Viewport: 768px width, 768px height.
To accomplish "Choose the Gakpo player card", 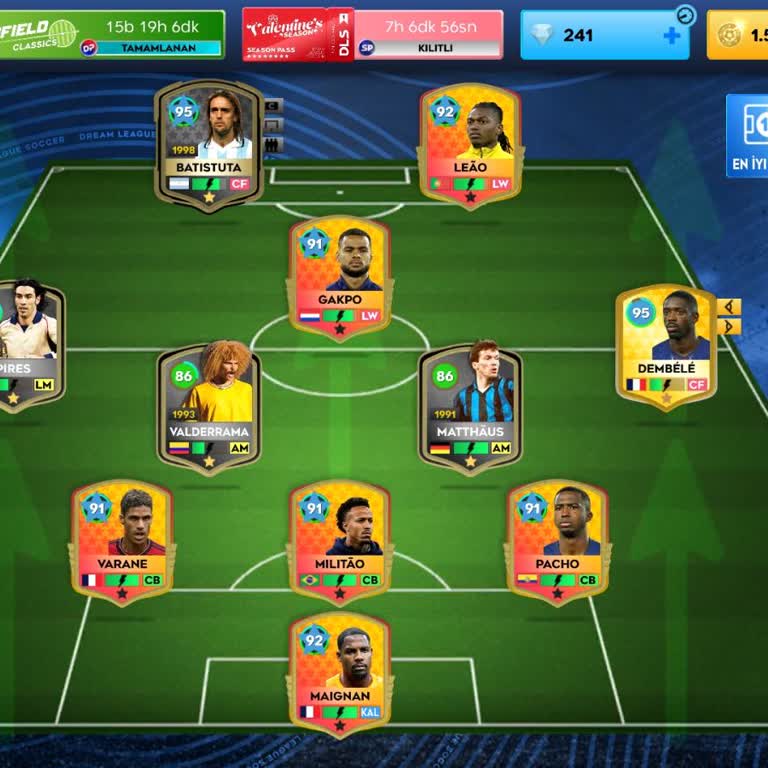I will pyautogui.click(x=339, y=278).
